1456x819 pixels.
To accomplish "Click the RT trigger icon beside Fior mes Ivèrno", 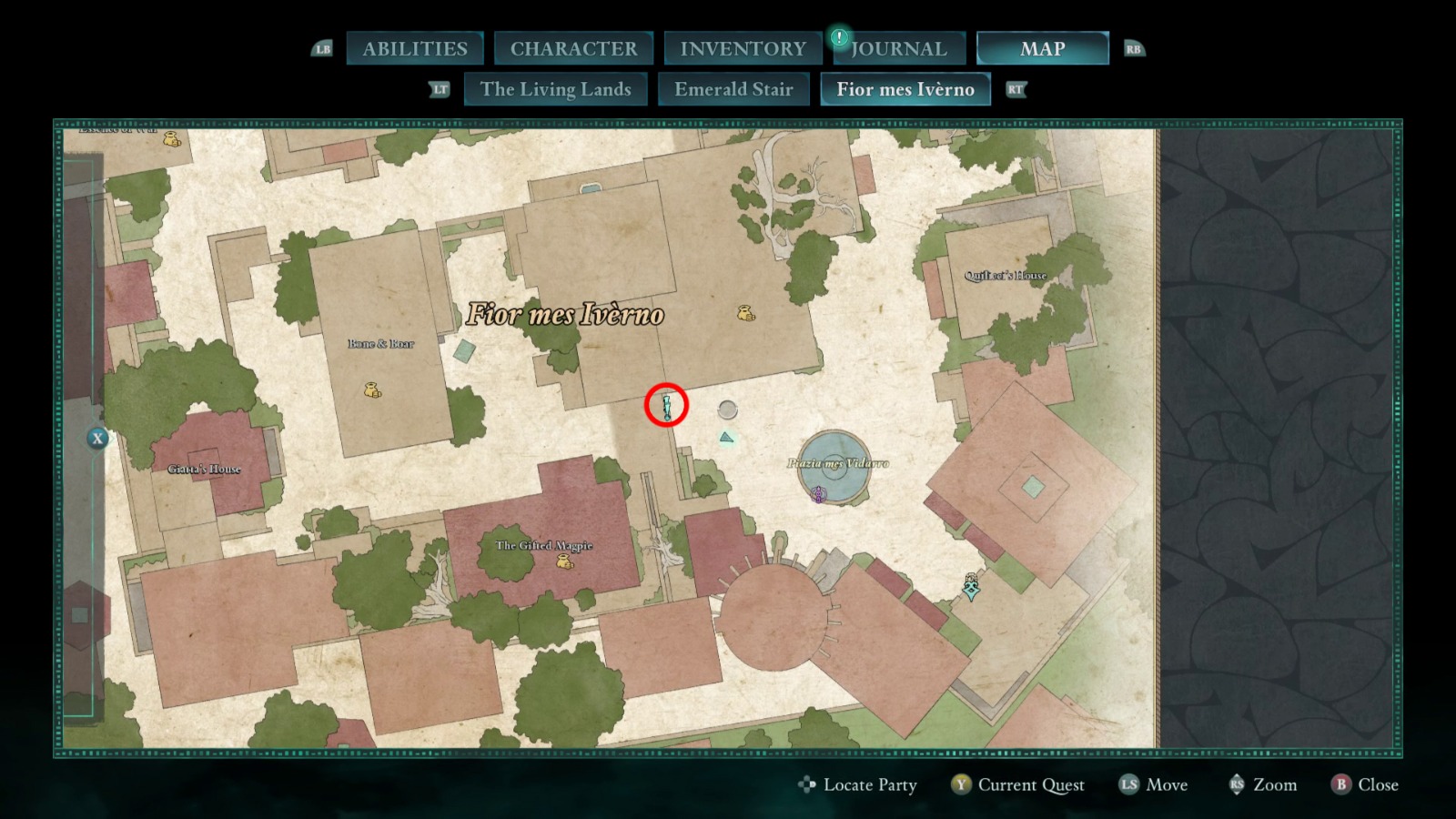I will (1015, 90).
